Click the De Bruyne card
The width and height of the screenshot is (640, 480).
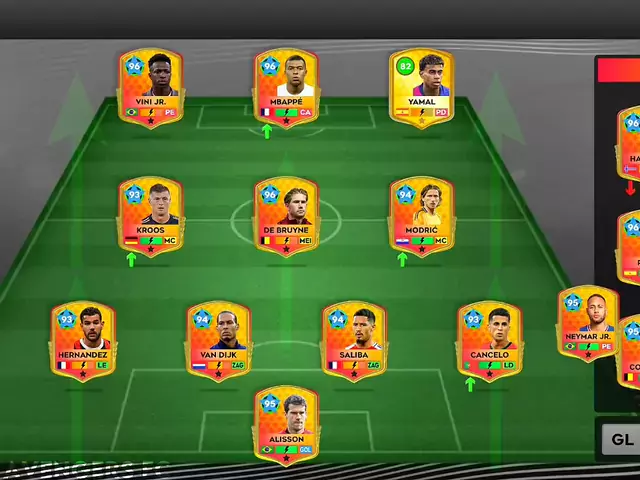point(286,215)
